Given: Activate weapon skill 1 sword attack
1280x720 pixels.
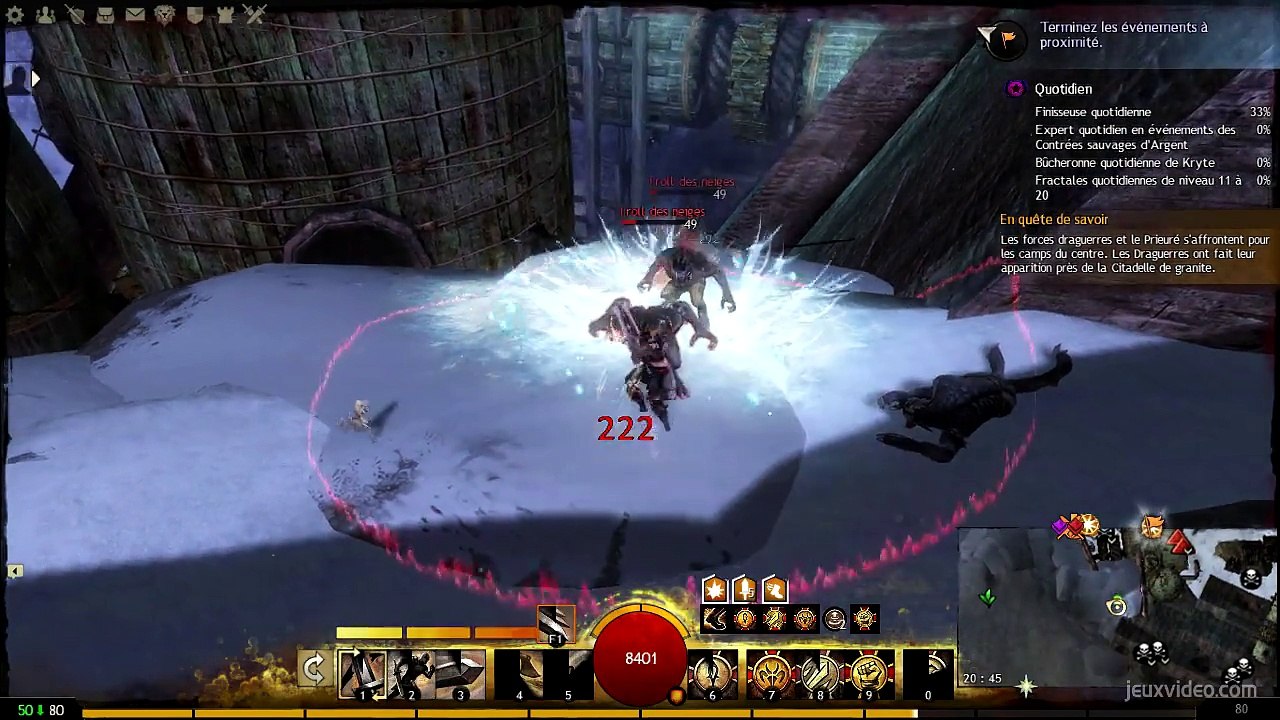Looking at the screenshot, I should tap(362, 673).
